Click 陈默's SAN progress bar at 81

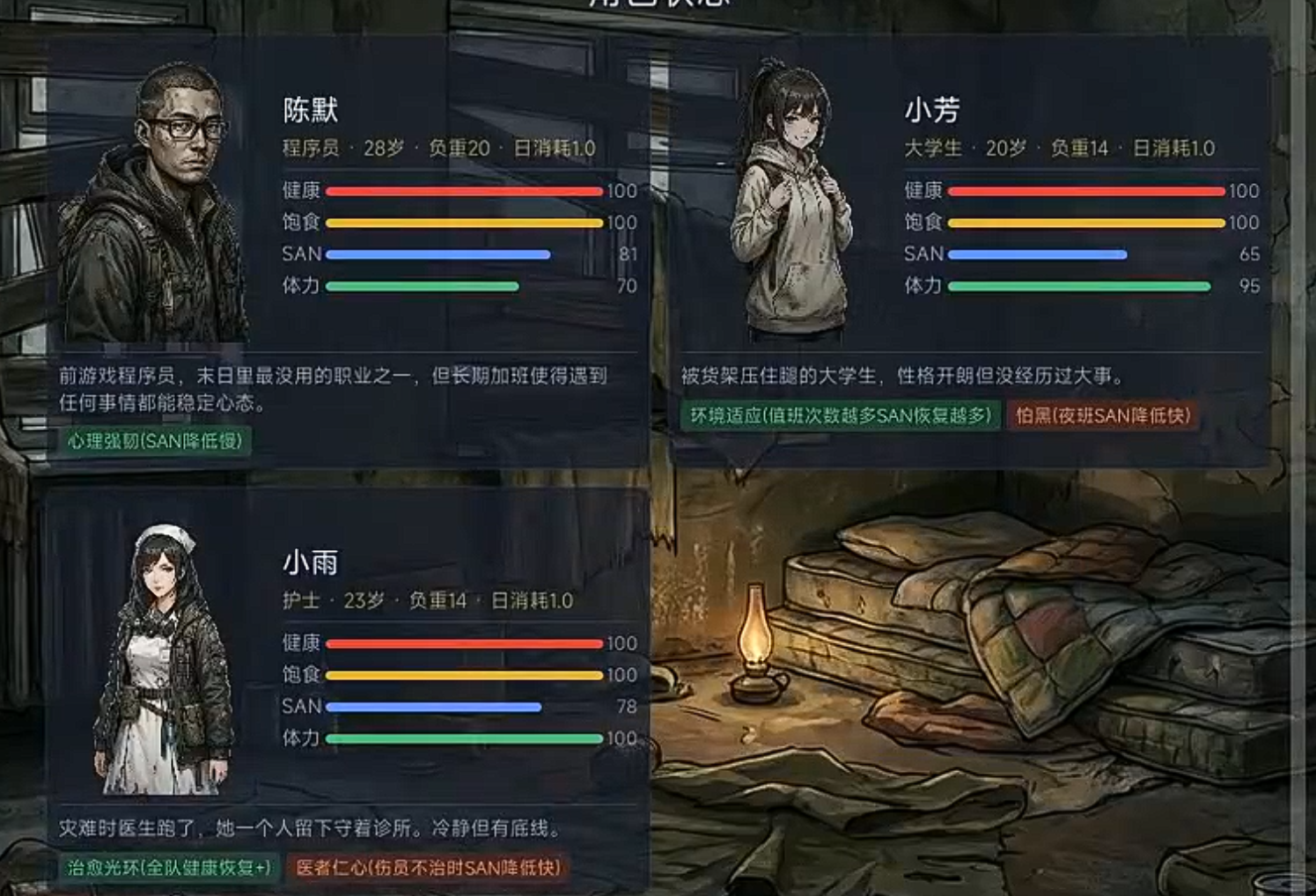coord(436,253)
